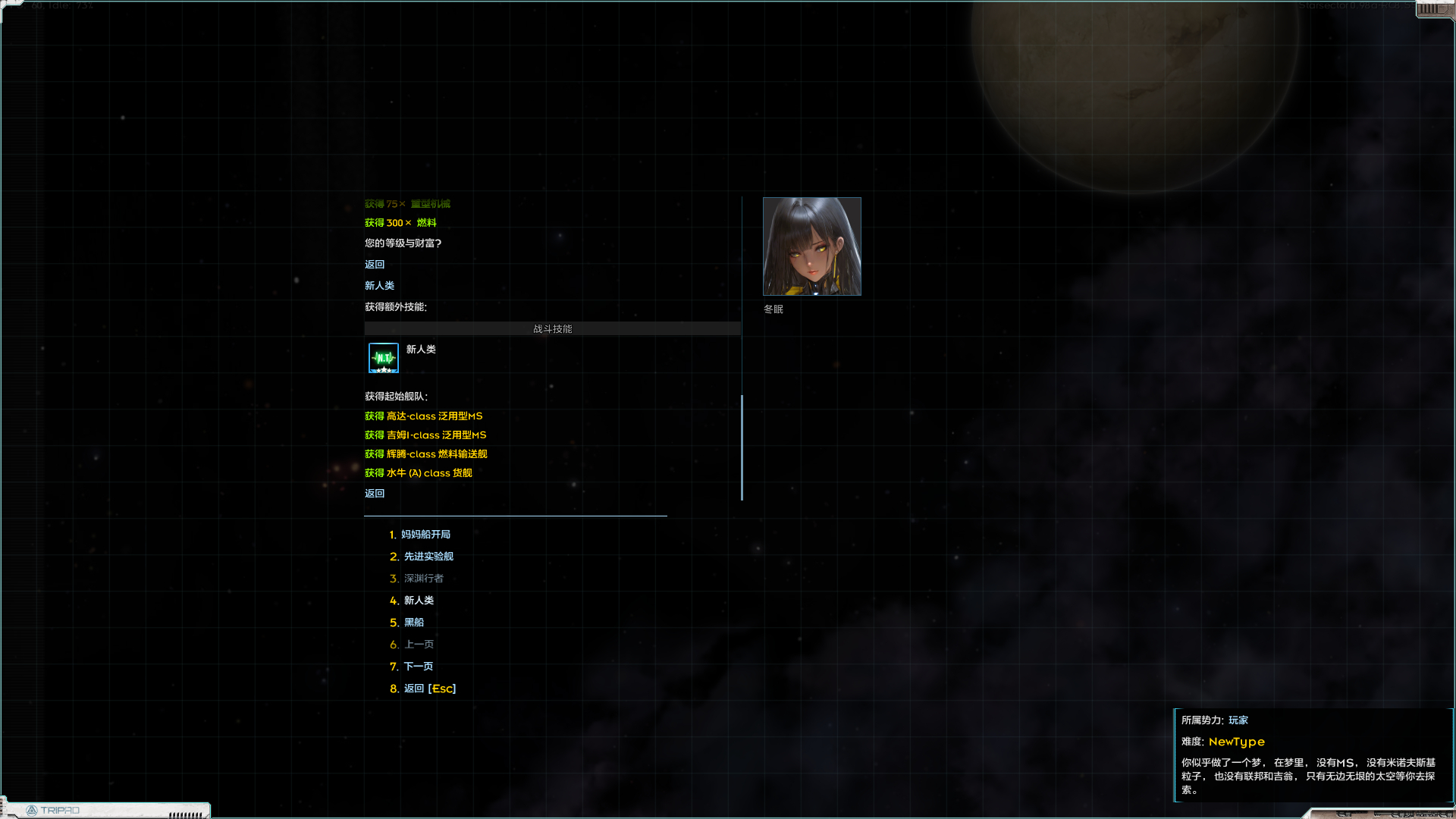This screenshot has width=1456, height=819.
Task: Click 获得 水牛 (A) class 货舰 entry
Action: [x=418, y=472]
